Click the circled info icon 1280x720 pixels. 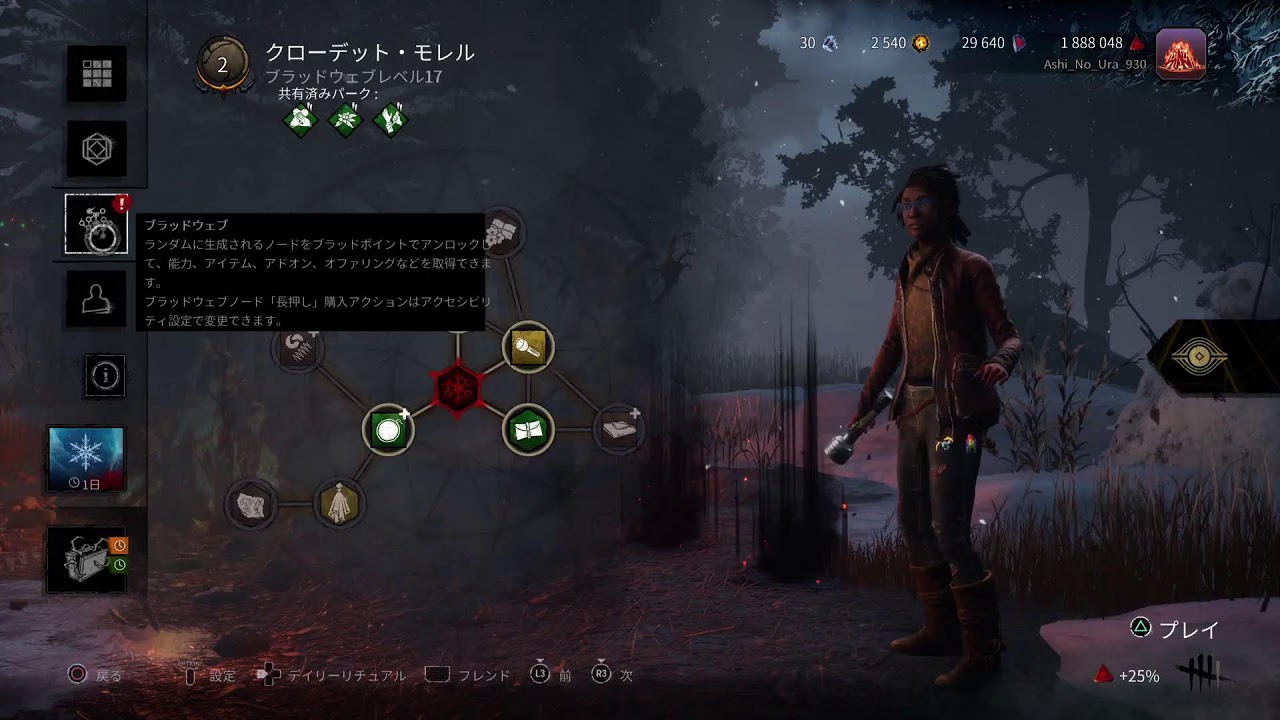[x=106, y=375]
